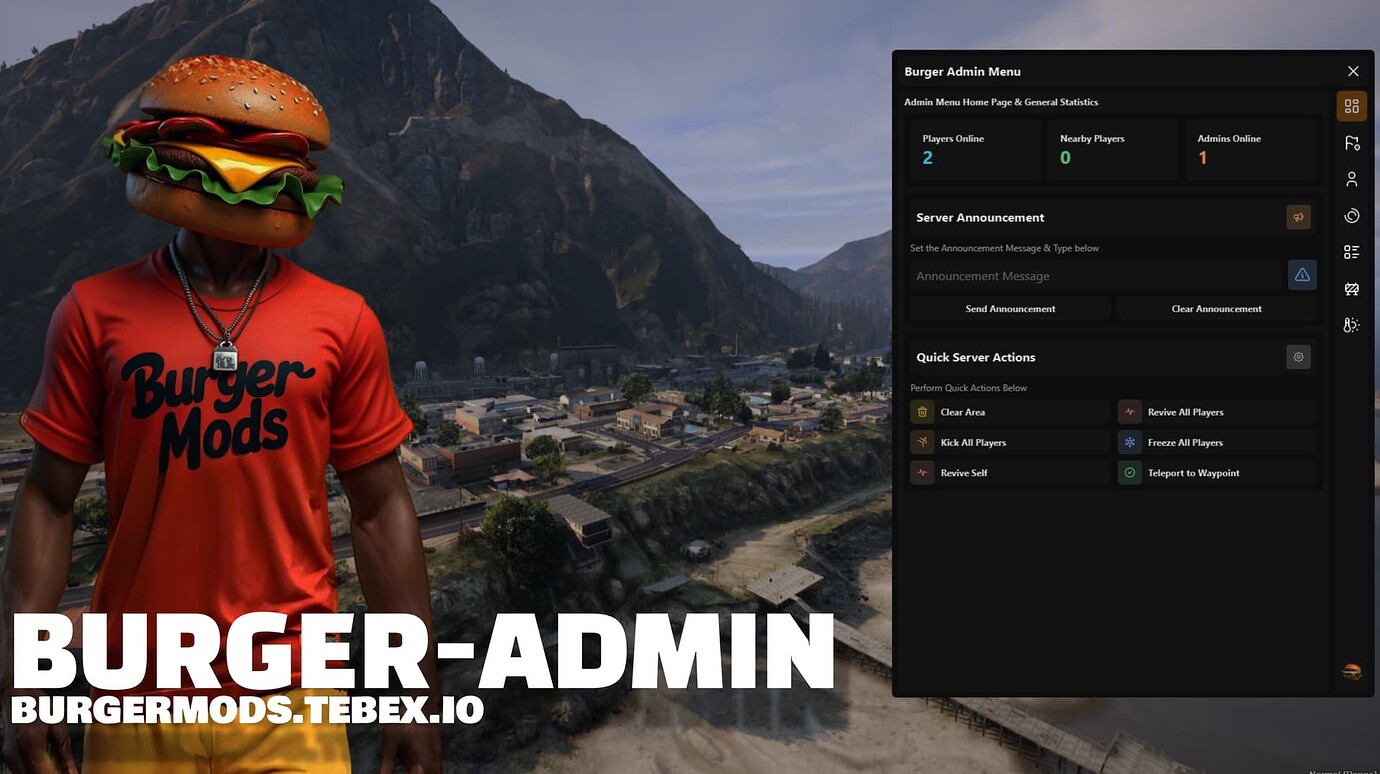Open the ban management icon in sidebar

point(1351,288)
